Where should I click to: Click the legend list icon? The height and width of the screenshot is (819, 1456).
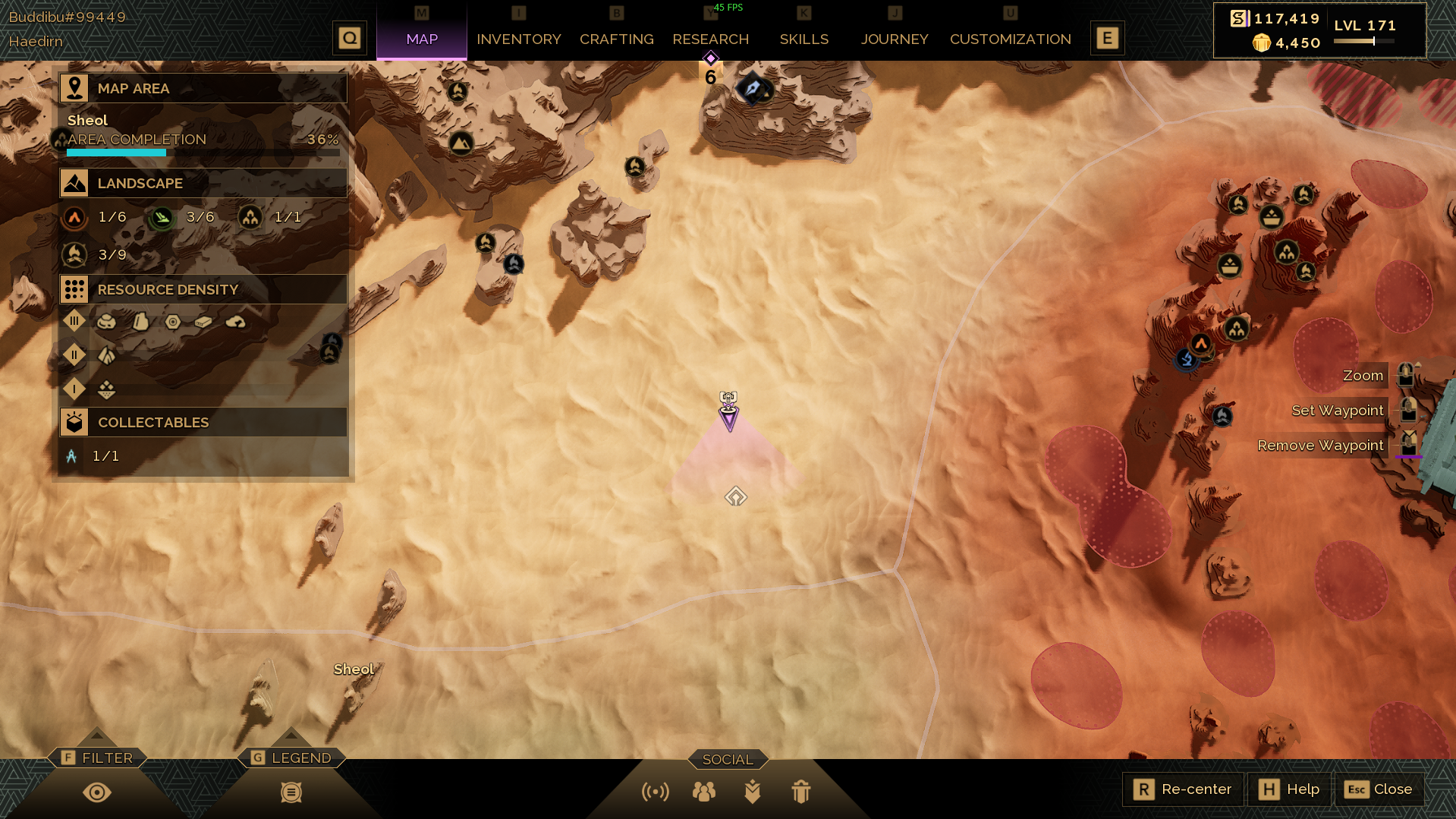[x=291, y=792]
